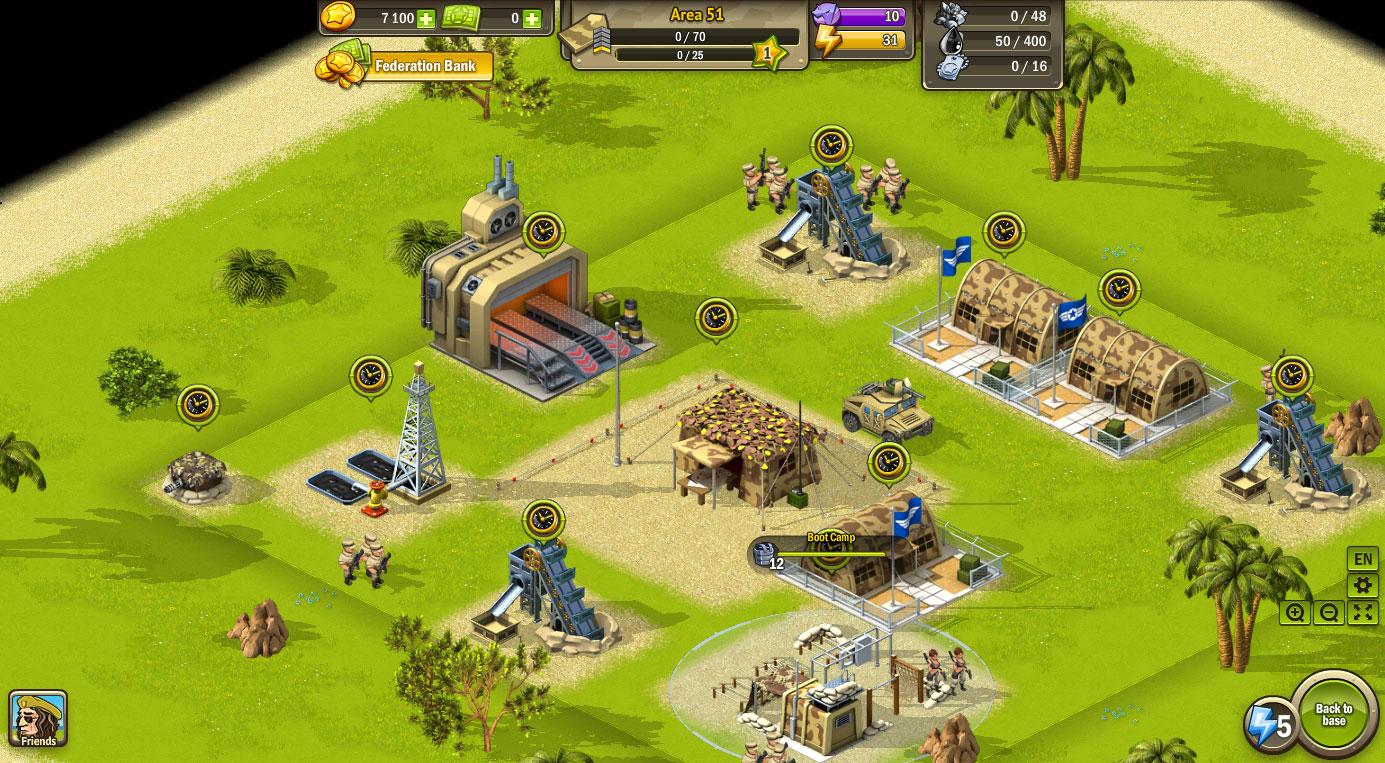Zoom in with the magnifier plus button
The height and width of the screenshot is (763, 1385).
coord(1295,613)
